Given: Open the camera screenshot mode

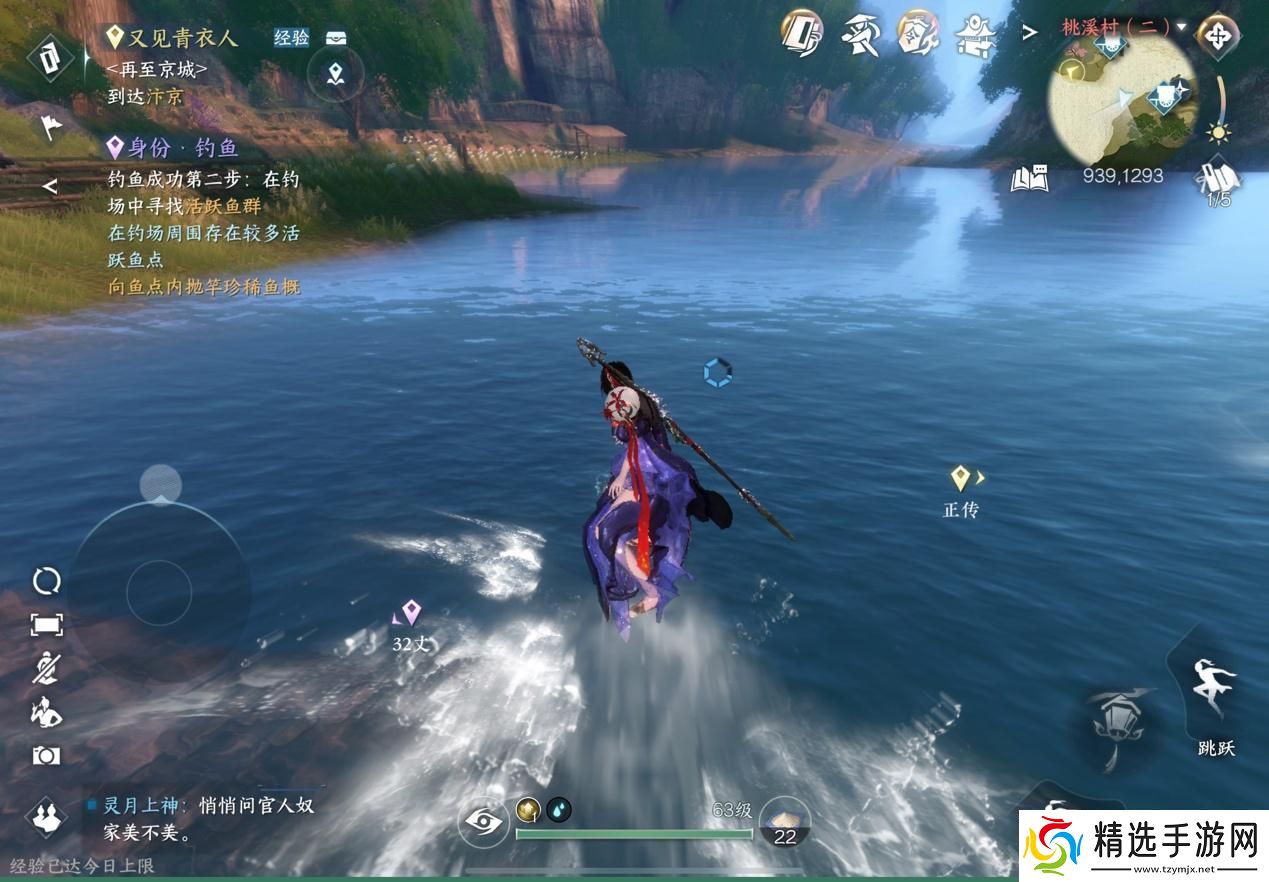Looking at the screenshot, I should (46, 756).
